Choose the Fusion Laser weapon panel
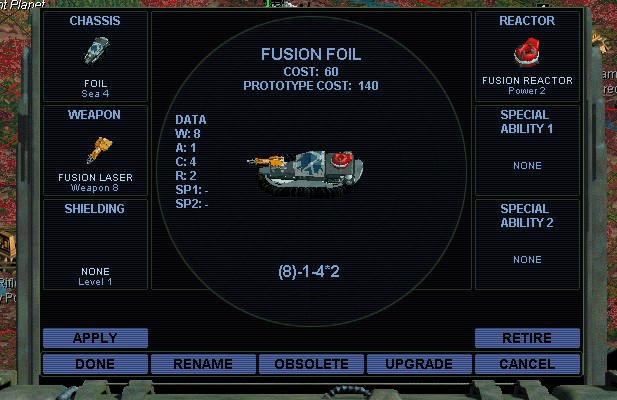The height and width of the screenshot is (400, 617). coord(95,150)
